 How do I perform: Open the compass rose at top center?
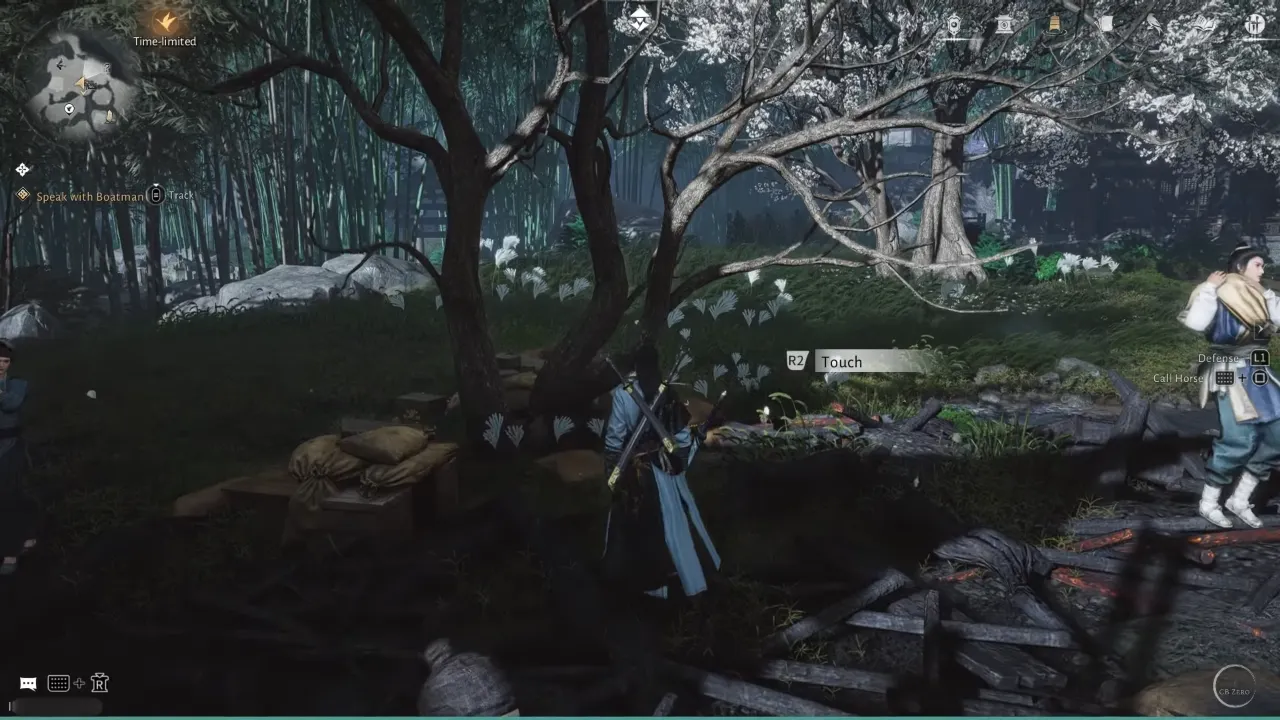[x=638, y=15]
